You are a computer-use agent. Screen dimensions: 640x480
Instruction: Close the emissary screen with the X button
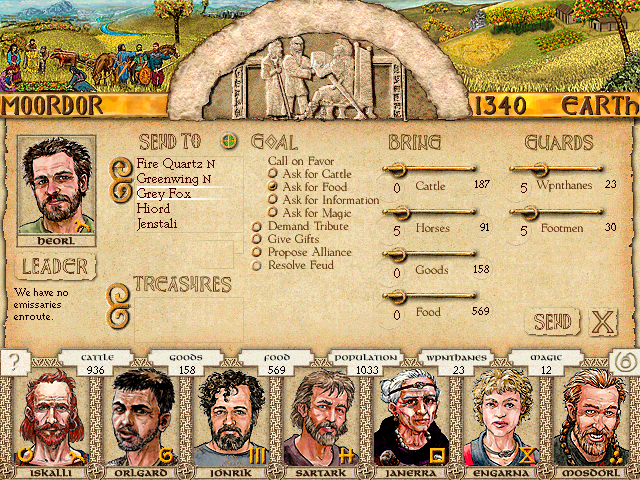[602, 322]
